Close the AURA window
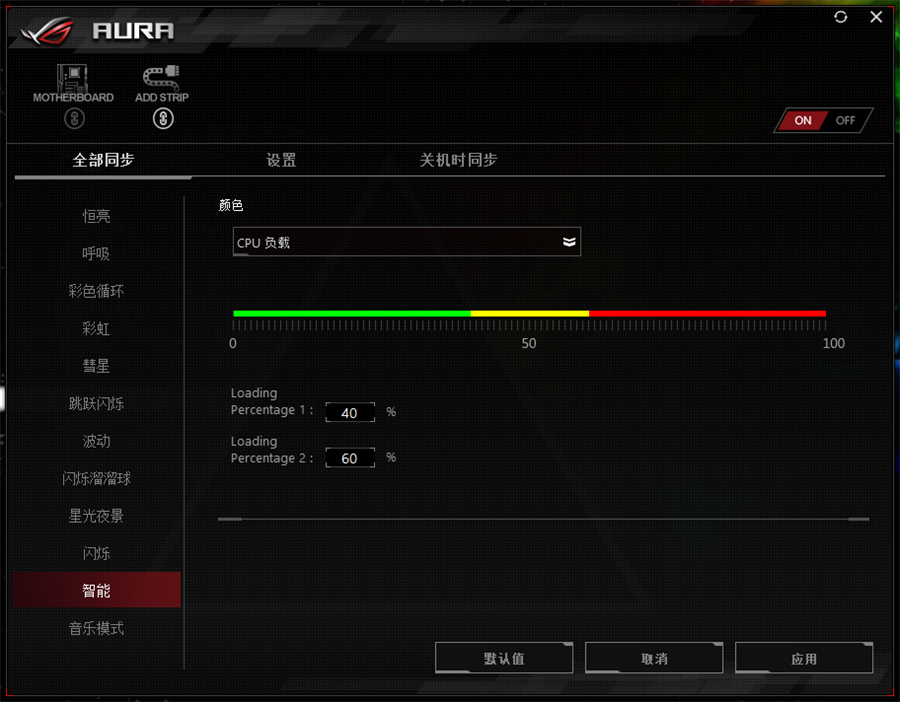 pos(876,17)
